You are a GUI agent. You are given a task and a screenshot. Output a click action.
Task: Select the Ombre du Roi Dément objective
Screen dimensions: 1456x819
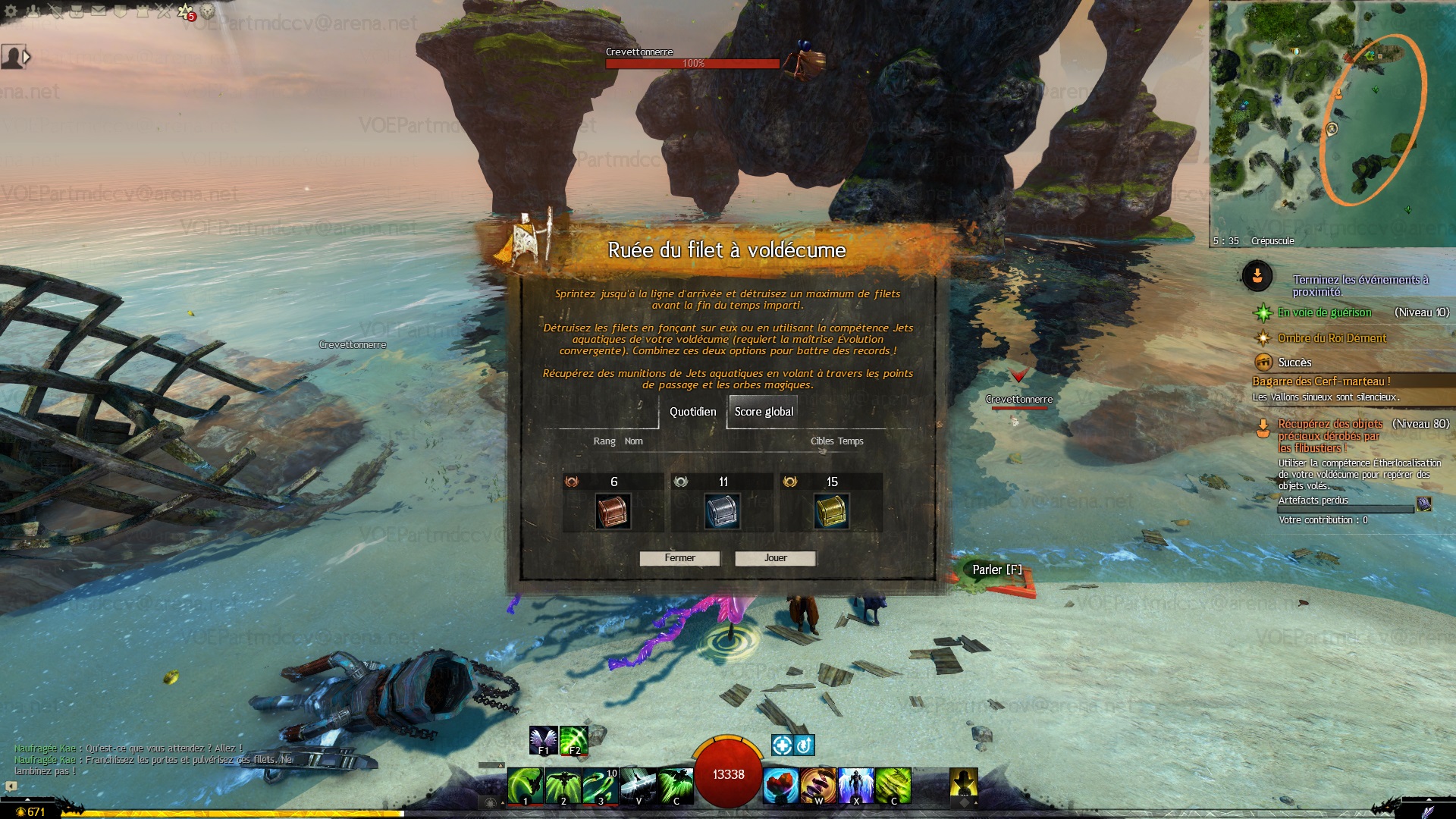pos(1332,338)
